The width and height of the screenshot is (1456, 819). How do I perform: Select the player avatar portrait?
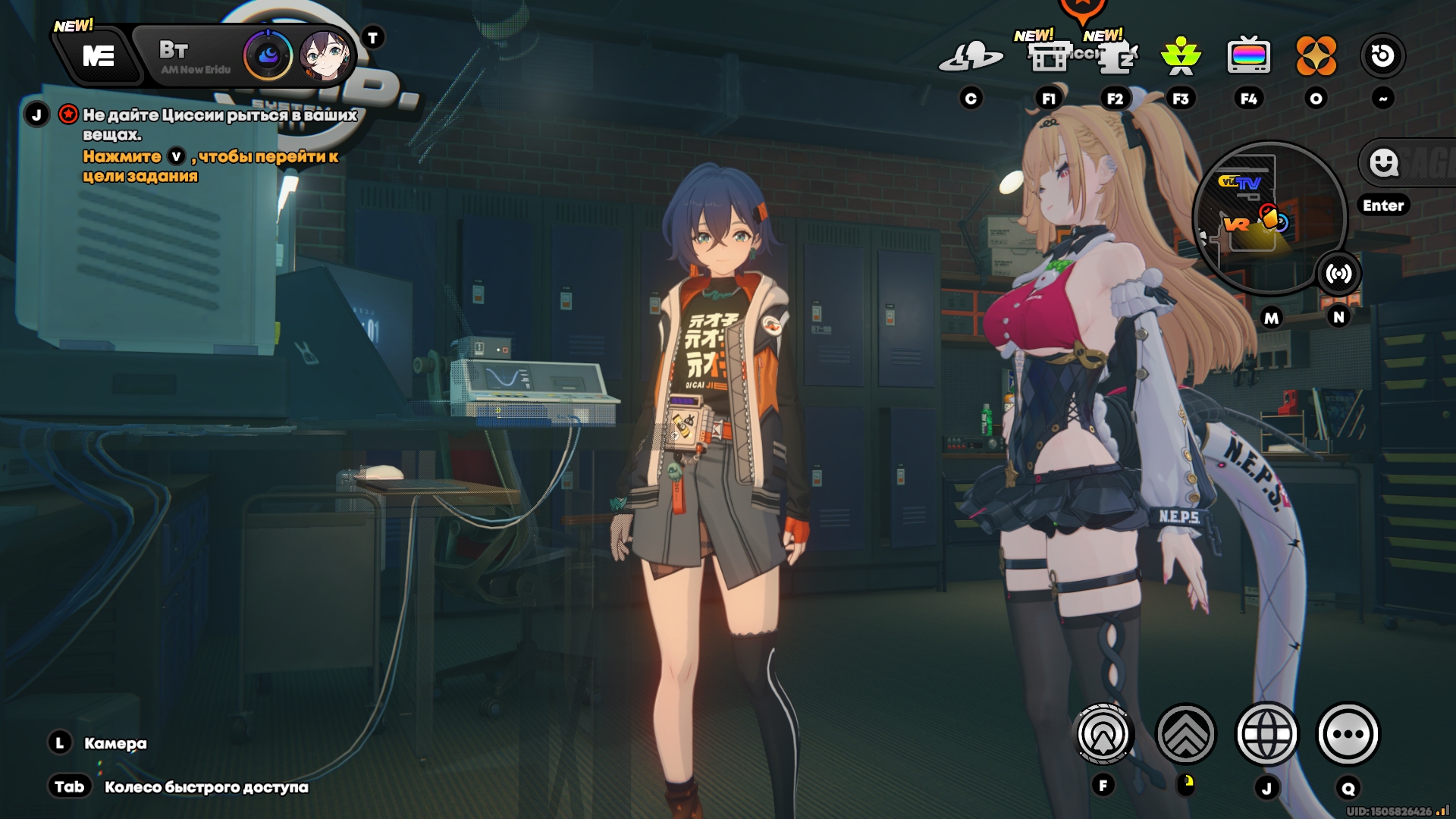click(325, 55)
